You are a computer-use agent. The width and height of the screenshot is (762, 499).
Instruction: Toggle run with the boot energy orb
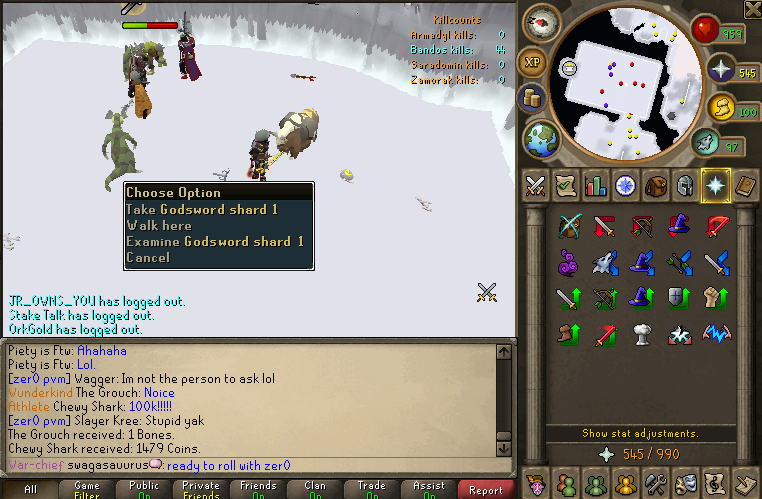point(722,107)
